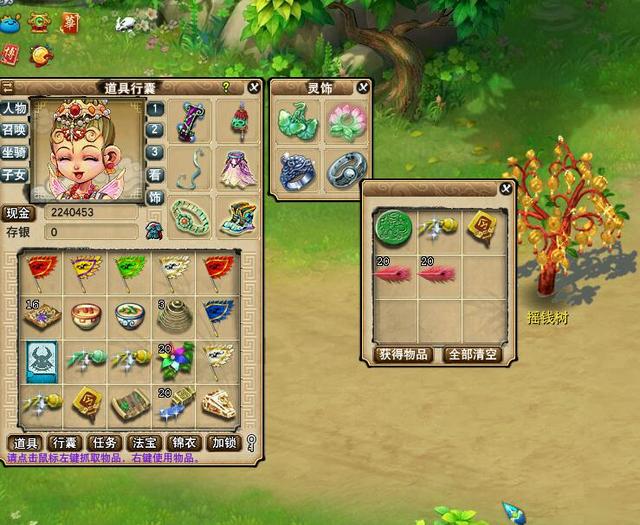Clear all items with 全部清空
Viewport: 640px width, 525px height.
474,354
